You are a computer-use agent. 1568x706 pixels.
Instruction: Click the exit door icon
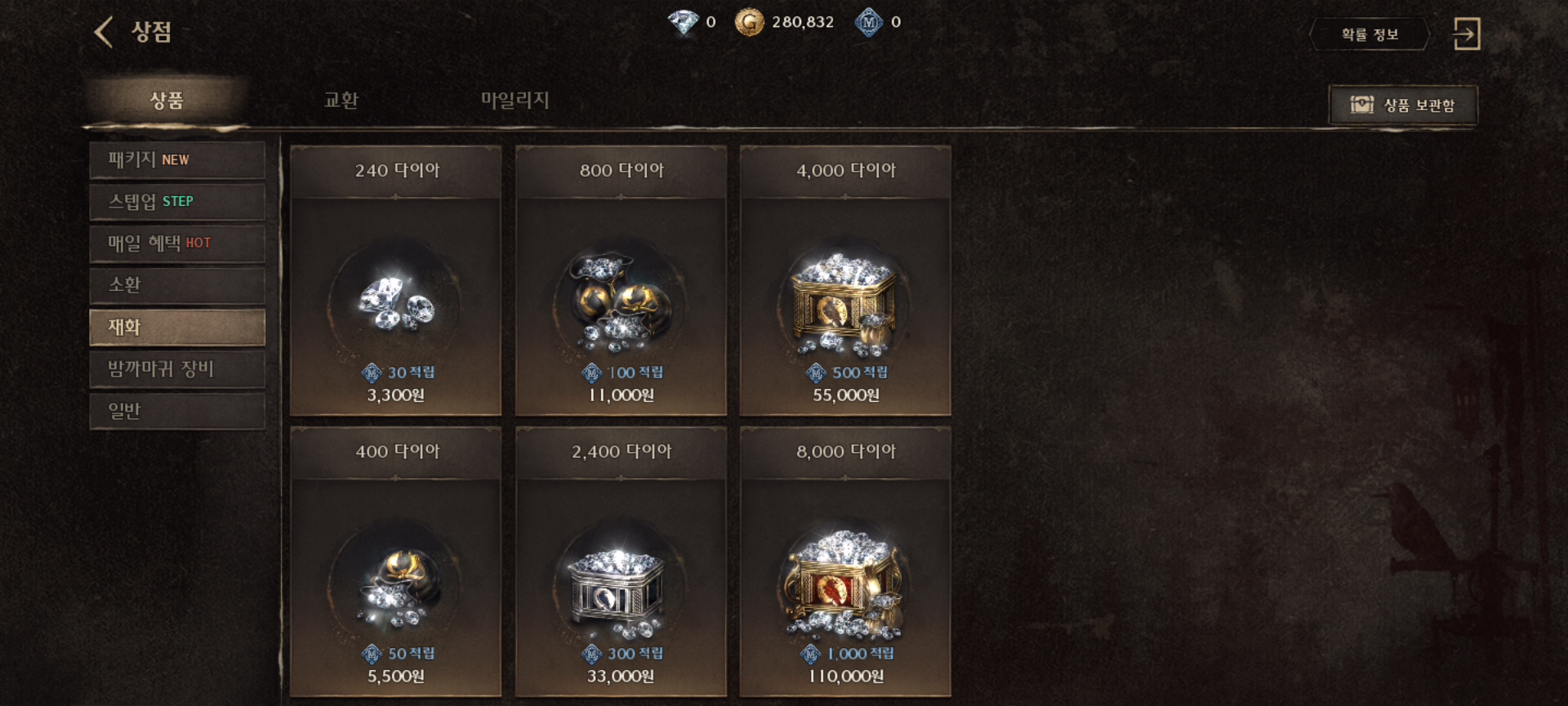tap(1466, 34)
